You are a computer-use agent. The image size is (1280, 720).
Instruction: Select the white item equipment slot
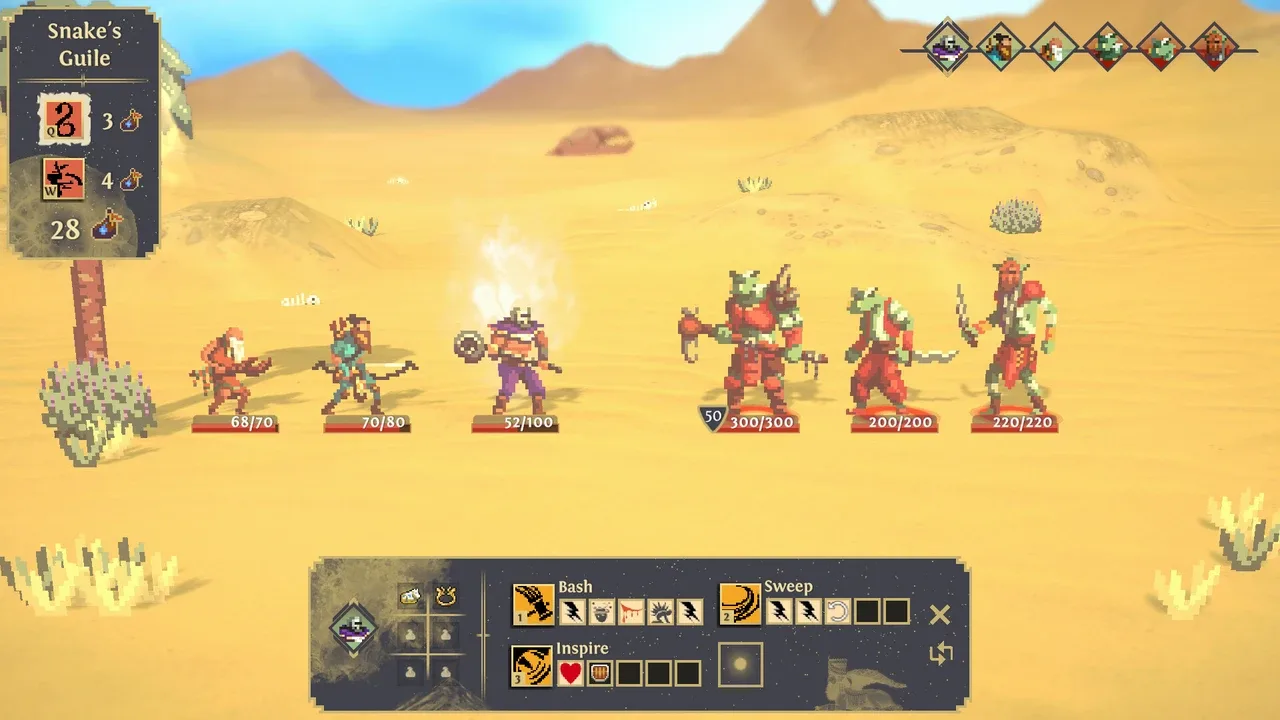coord(410,597)
